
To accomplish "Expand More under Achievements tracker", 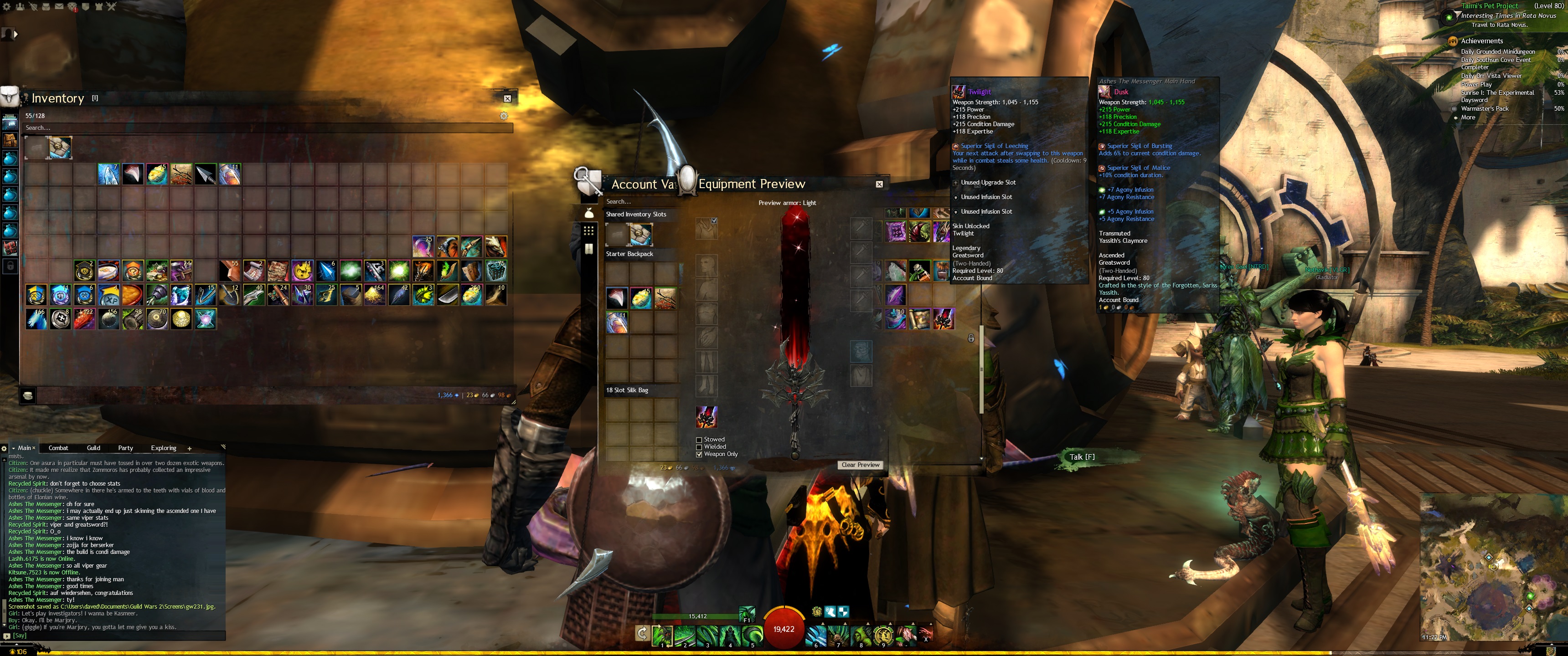I will tap(1468, 118).
